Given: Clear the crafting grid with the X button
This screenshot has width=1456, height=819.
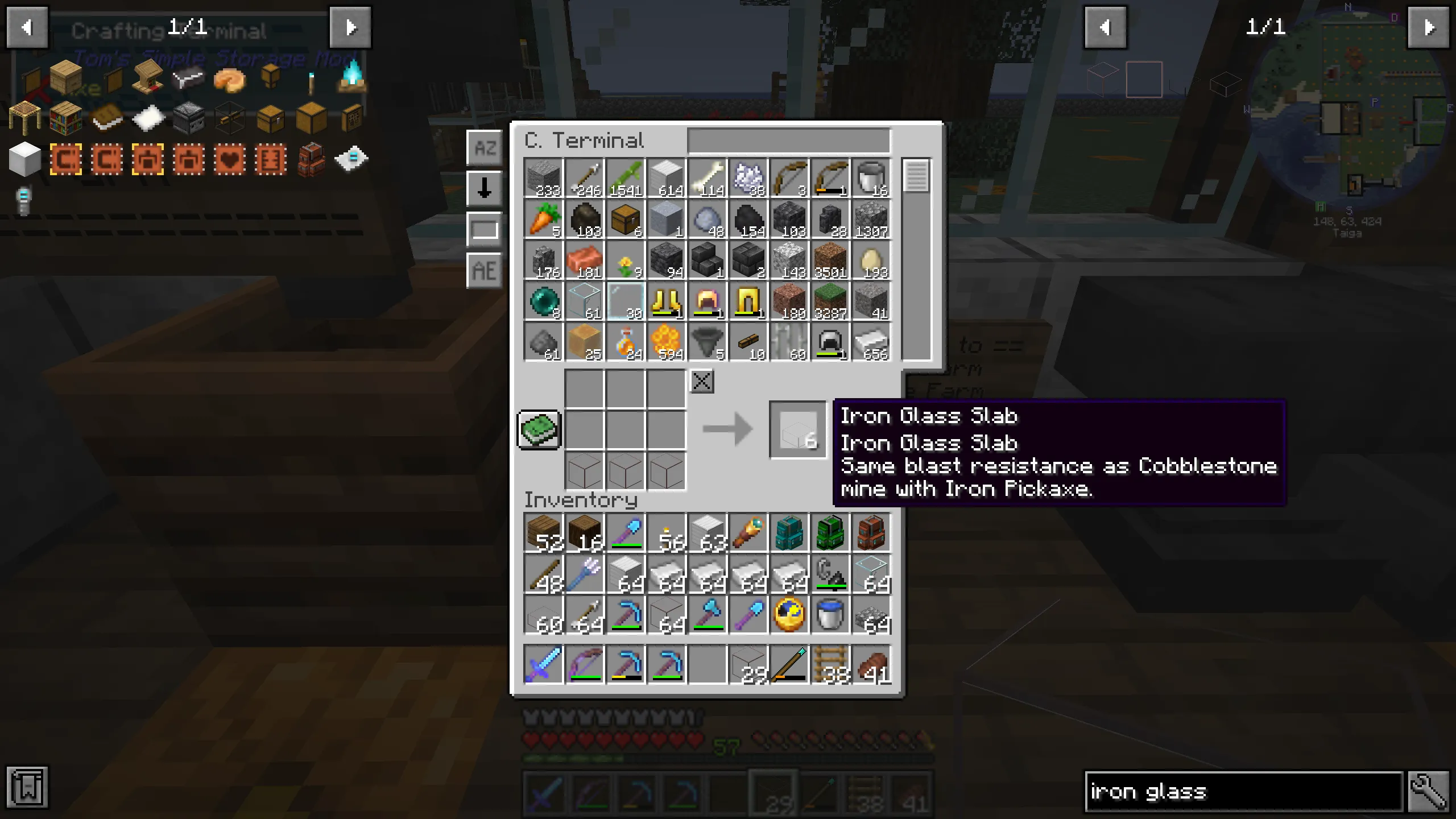Looking at the screenshot, I should [702, 381].
